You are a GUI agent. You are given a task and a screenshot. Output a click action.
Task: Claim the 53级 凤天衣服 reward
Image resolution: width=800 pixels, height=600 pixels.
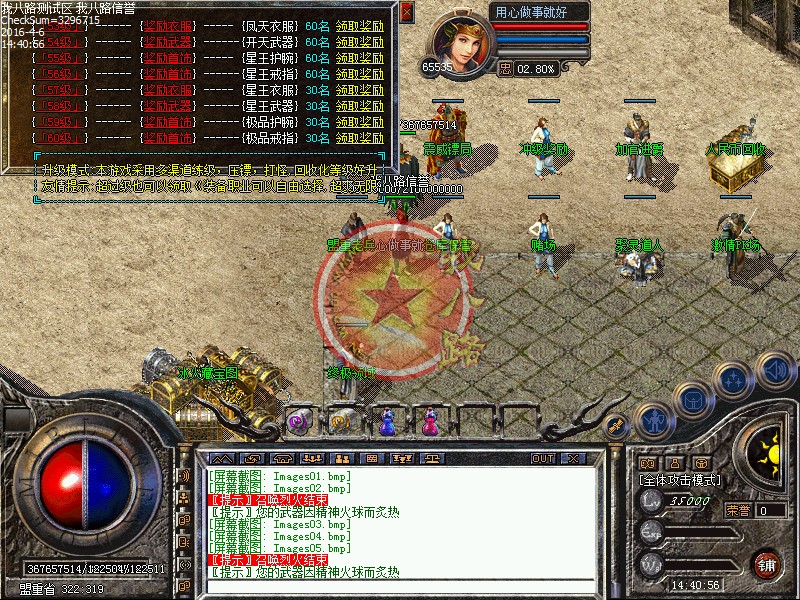359,26
